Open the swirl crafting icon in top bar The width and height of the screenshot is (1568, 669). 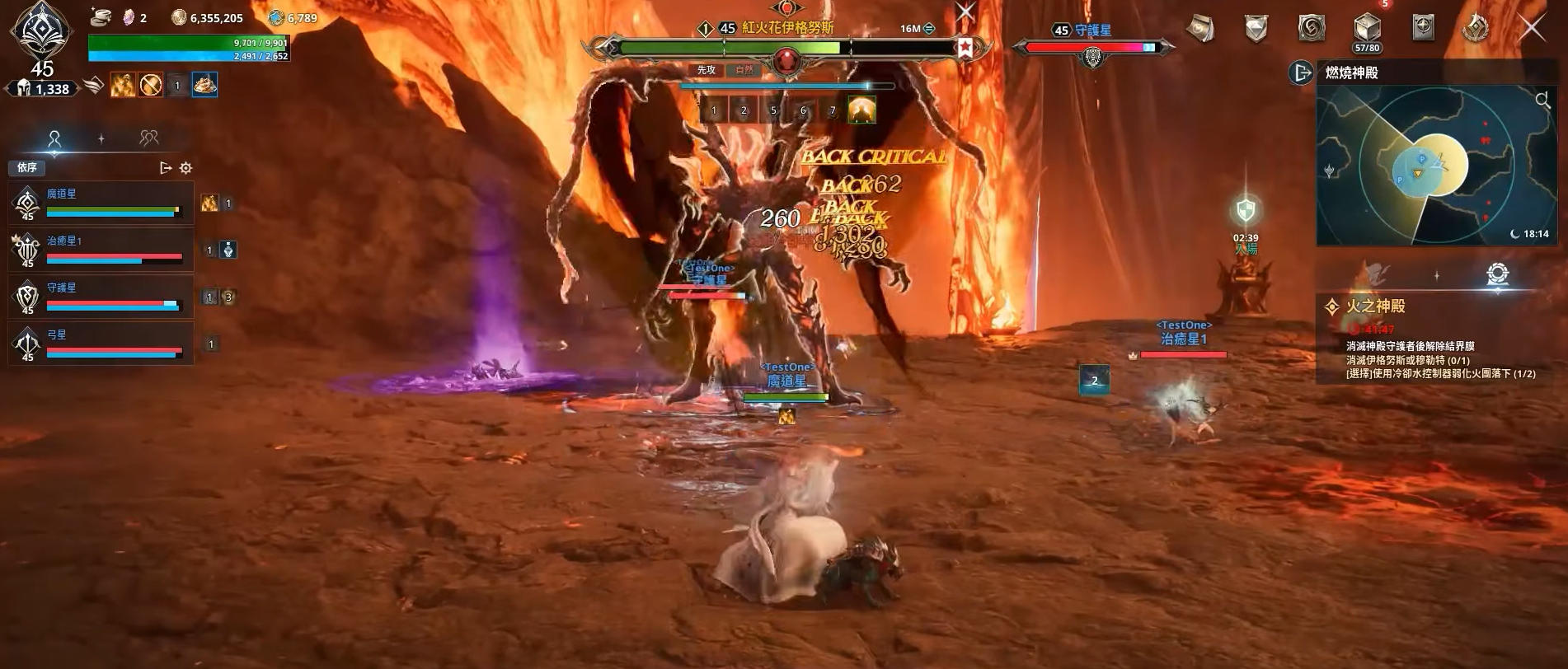pos(1311,27)
